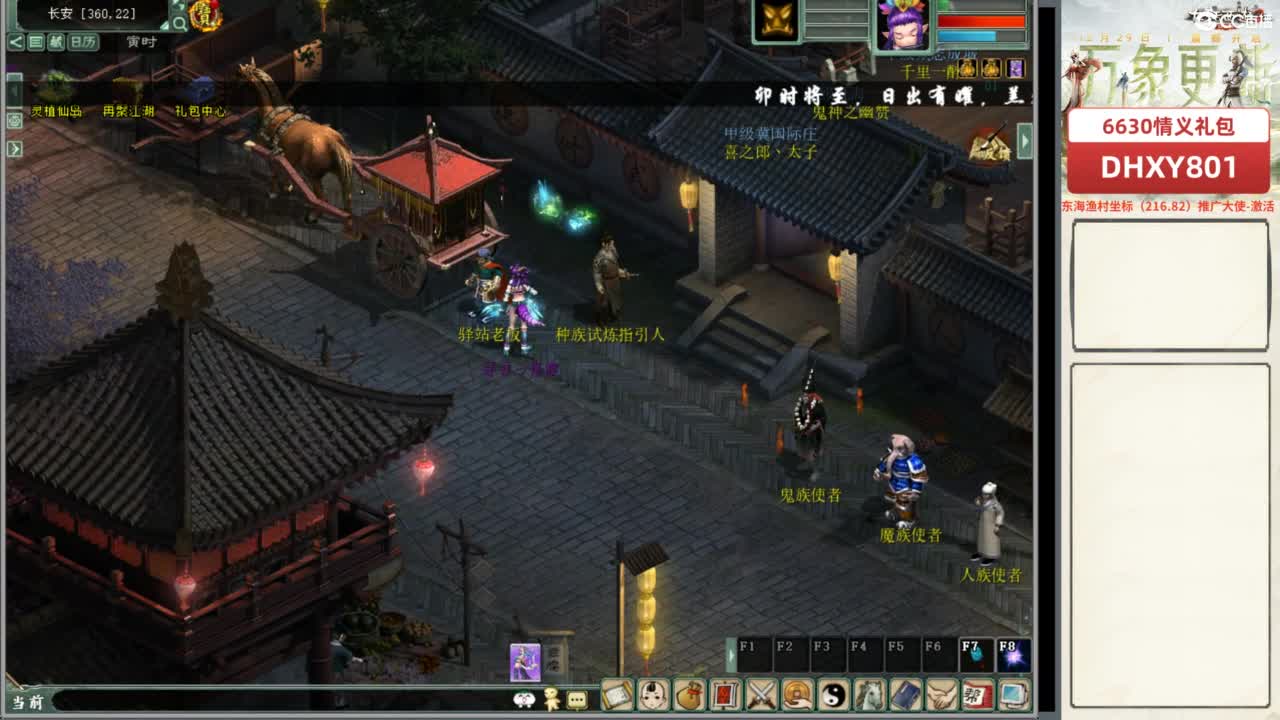Click the chat bubble icon near the input bar
Screen dimensions: 1280x720
pos(577,701)
